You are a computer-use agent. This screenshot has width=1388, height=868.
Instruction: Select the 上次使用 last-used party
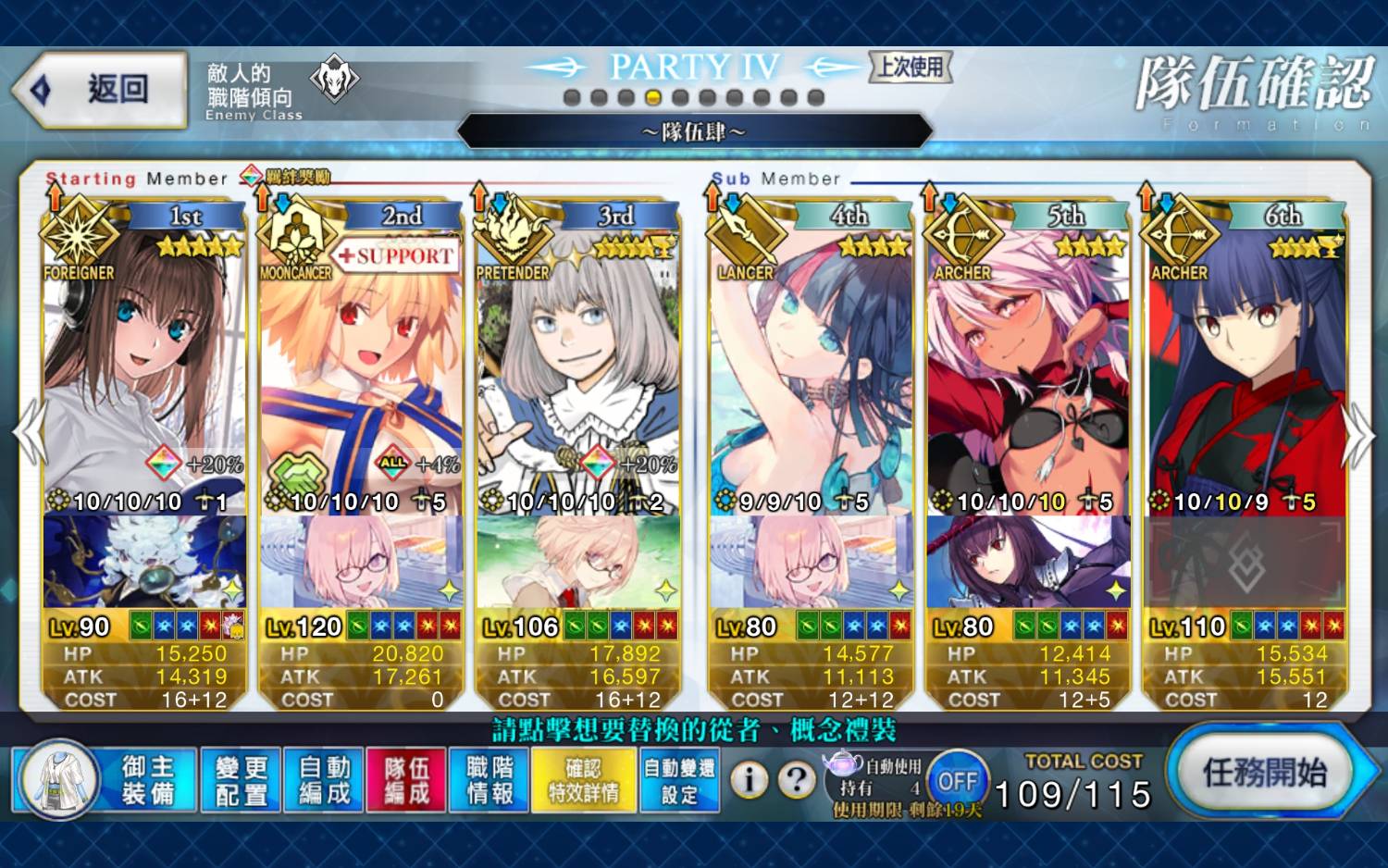pyautogui.click(x=911, y=67)
